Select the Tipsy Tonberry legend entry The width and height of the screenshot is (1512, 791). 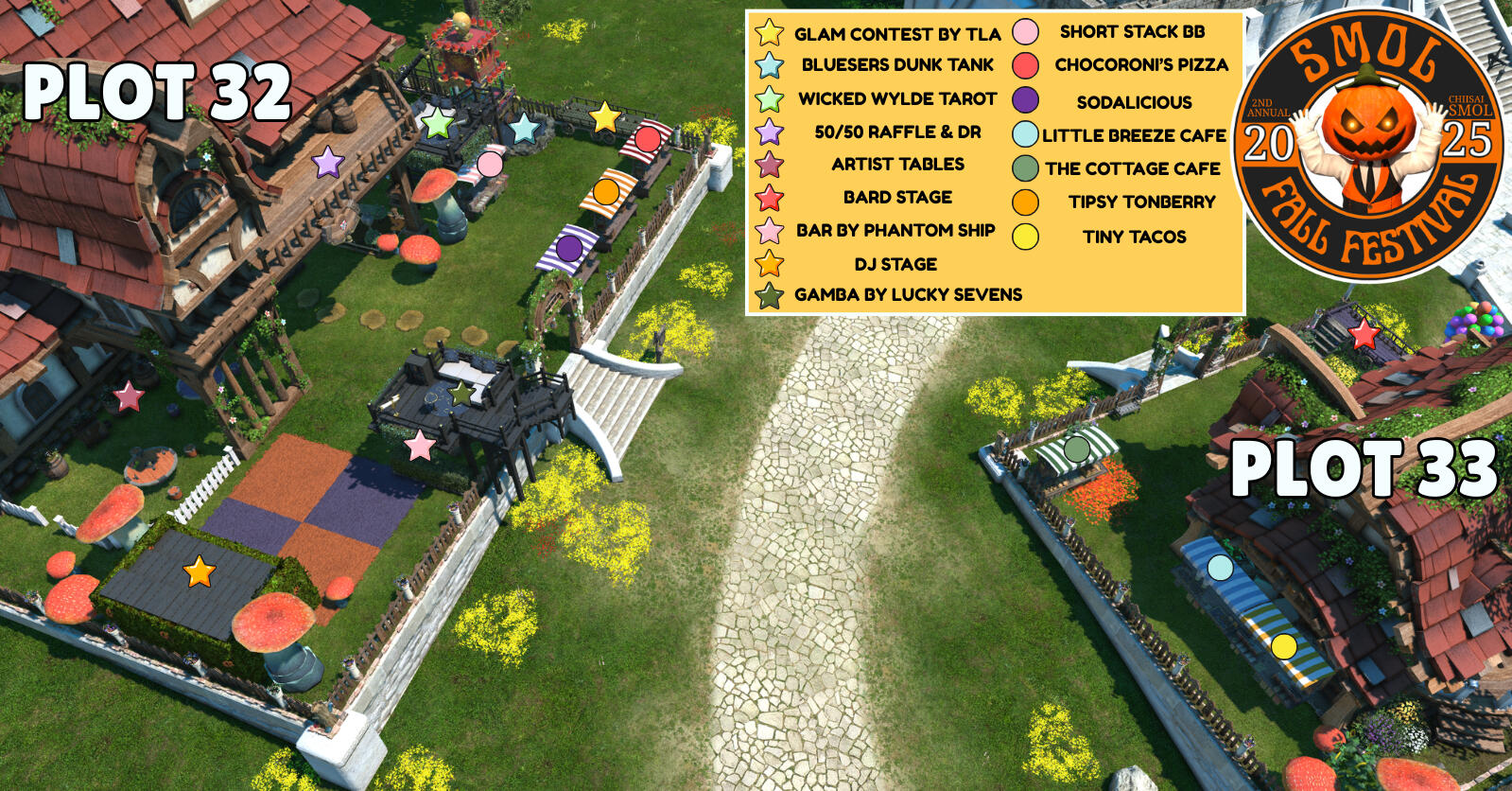pos(1141,202)
